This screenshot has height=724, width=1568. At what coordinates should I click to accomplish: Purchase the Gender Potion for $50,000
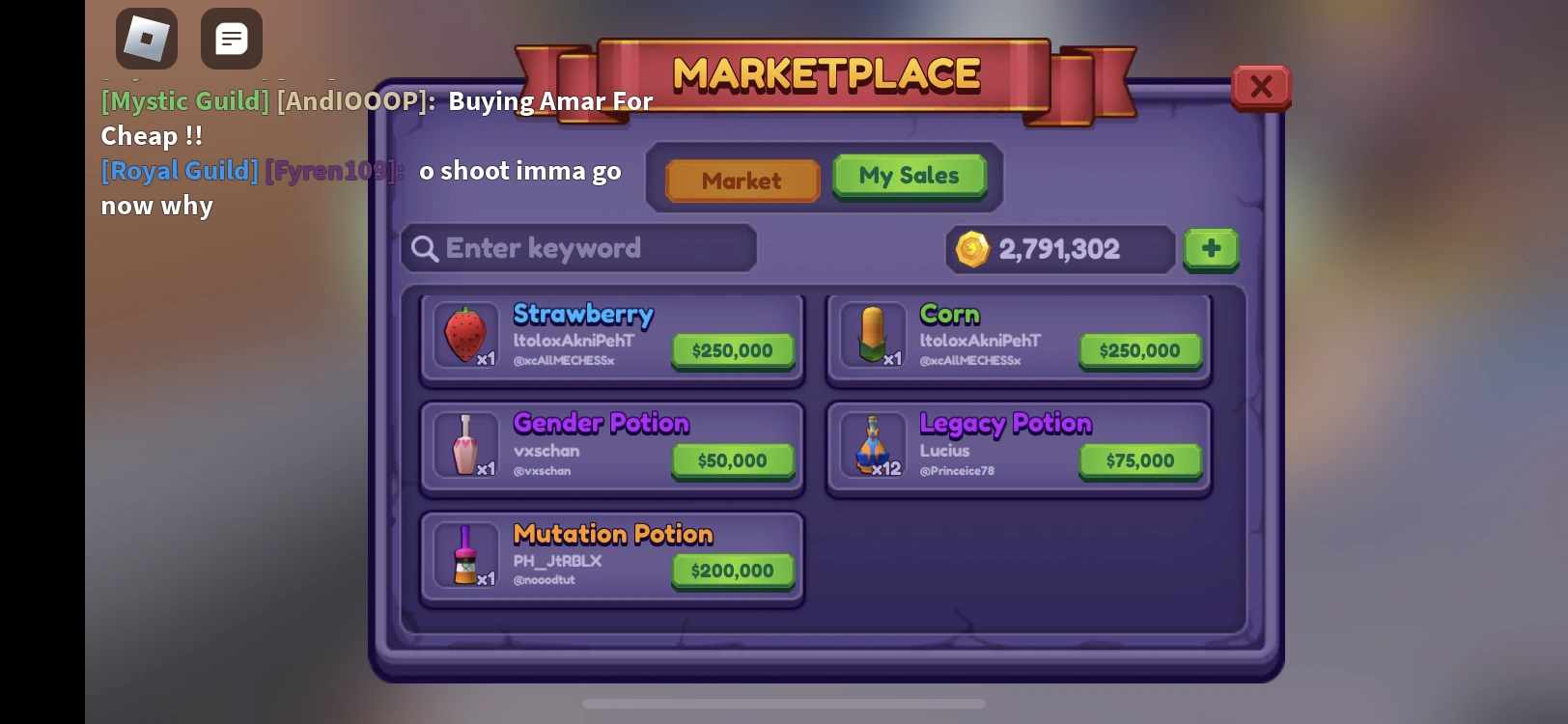click(x=732, y=460)
